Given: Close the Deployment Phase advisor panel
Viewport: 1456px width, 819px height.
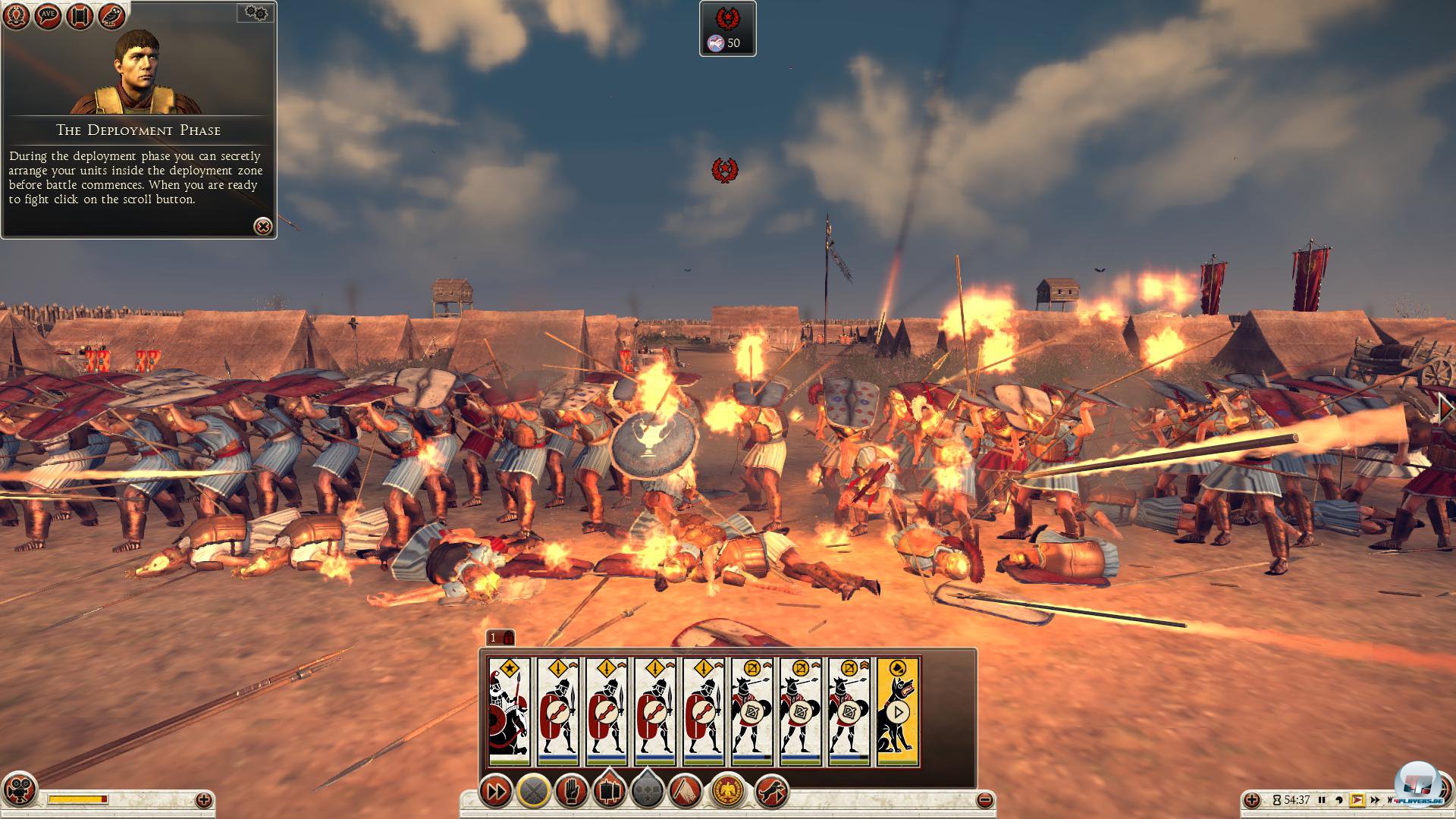Looking at the screenshot, I should click(262, 226).
